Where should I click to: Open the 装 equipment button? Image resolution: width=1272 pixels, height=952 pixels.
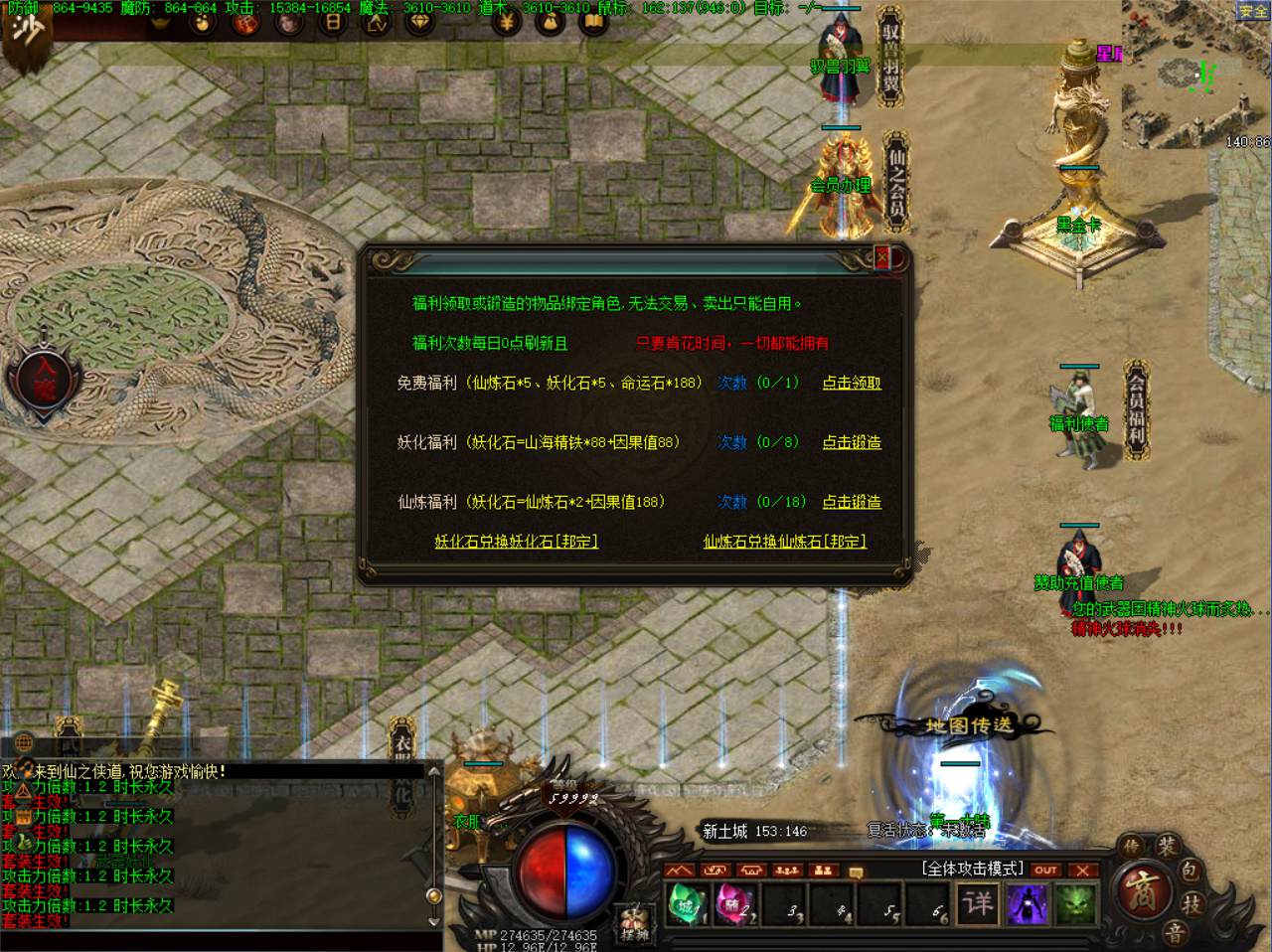coord(1167,847)
